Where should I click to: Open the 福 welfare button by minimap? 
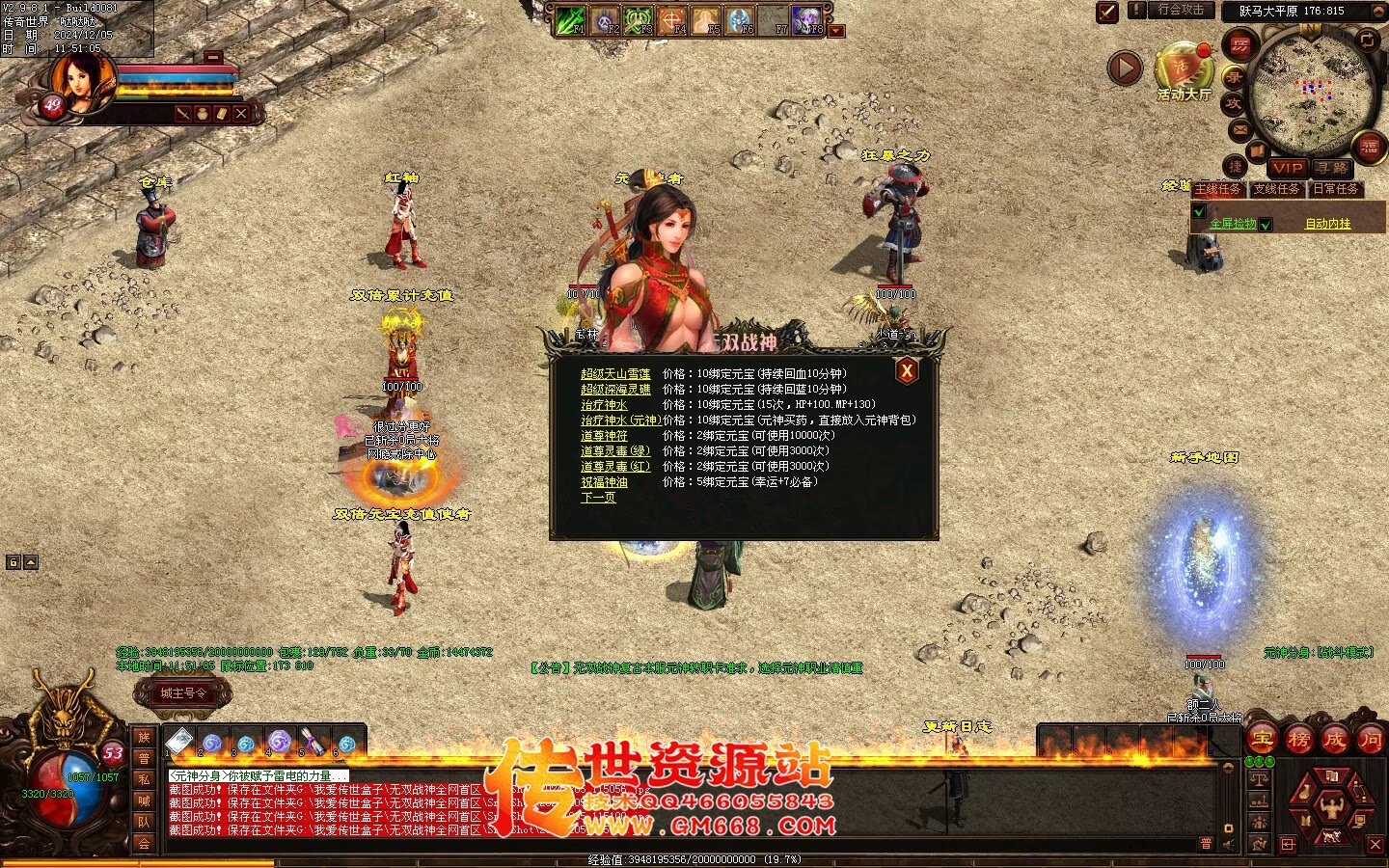(1370, 148)
